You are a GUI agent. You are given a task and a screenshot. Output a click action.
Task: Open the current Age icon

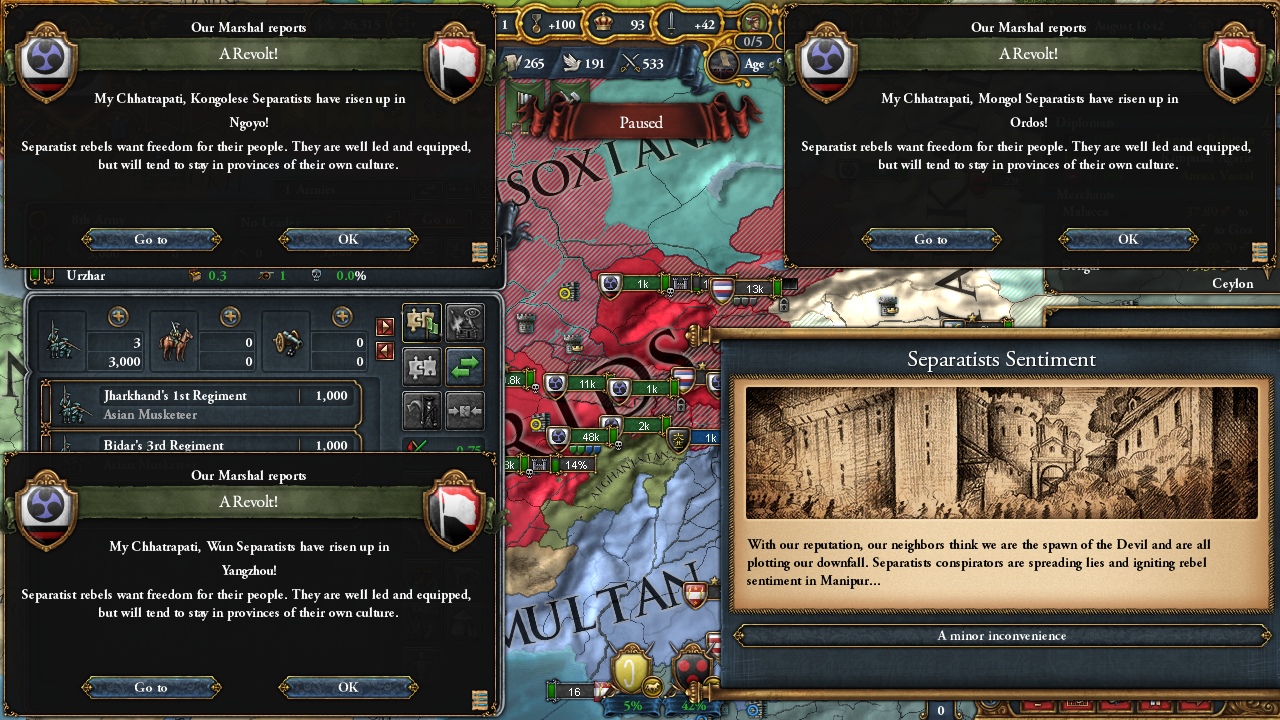point(724,64)
